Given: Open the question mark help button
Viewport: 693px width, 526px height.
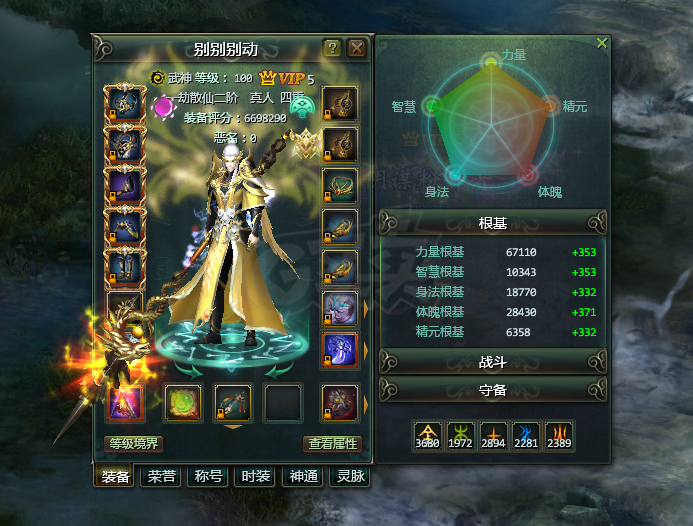Looking at the screenshot, I should [333, 47].
